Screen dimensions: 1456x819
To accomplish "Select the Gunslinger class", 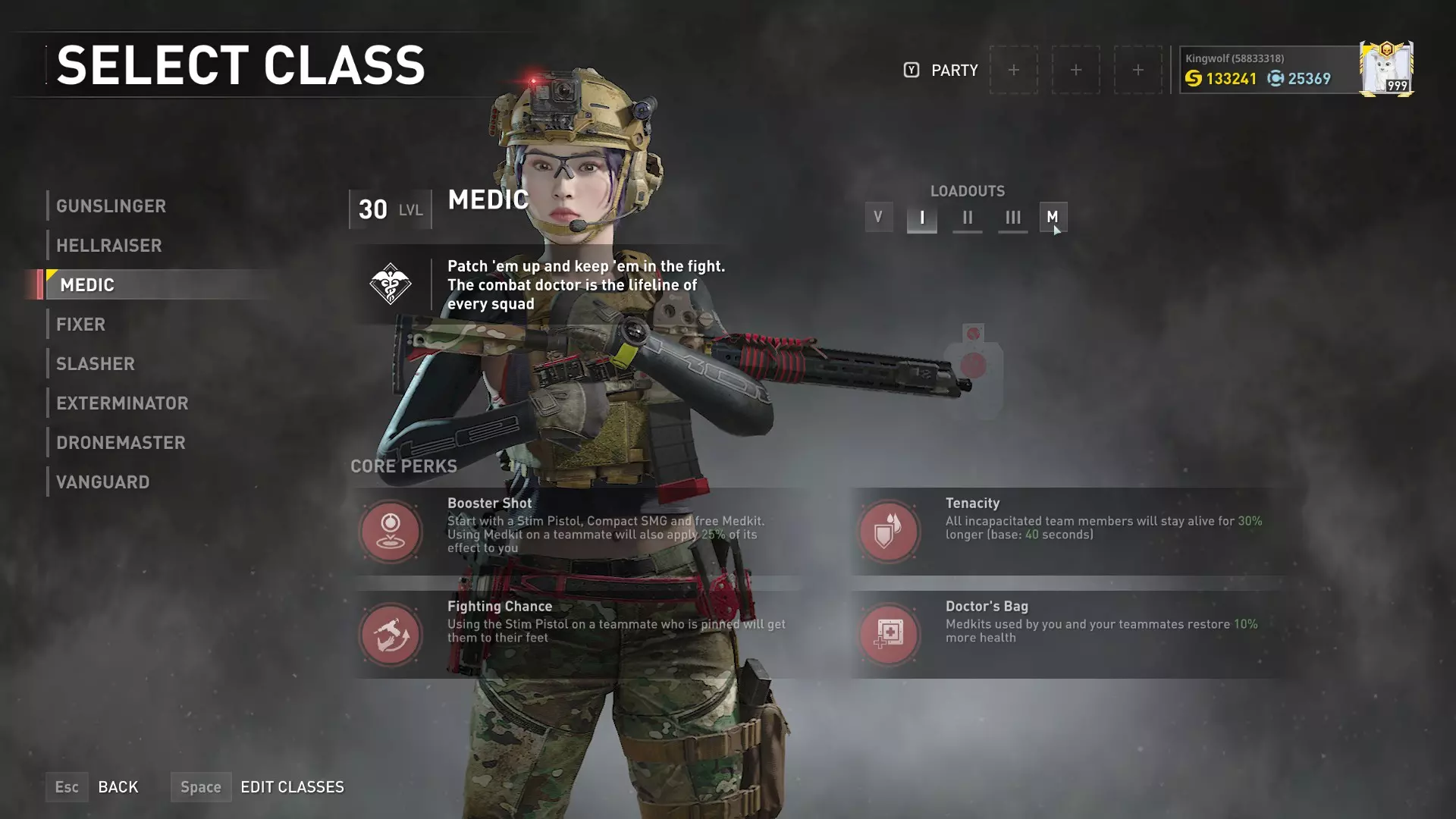I will point(111,206).
